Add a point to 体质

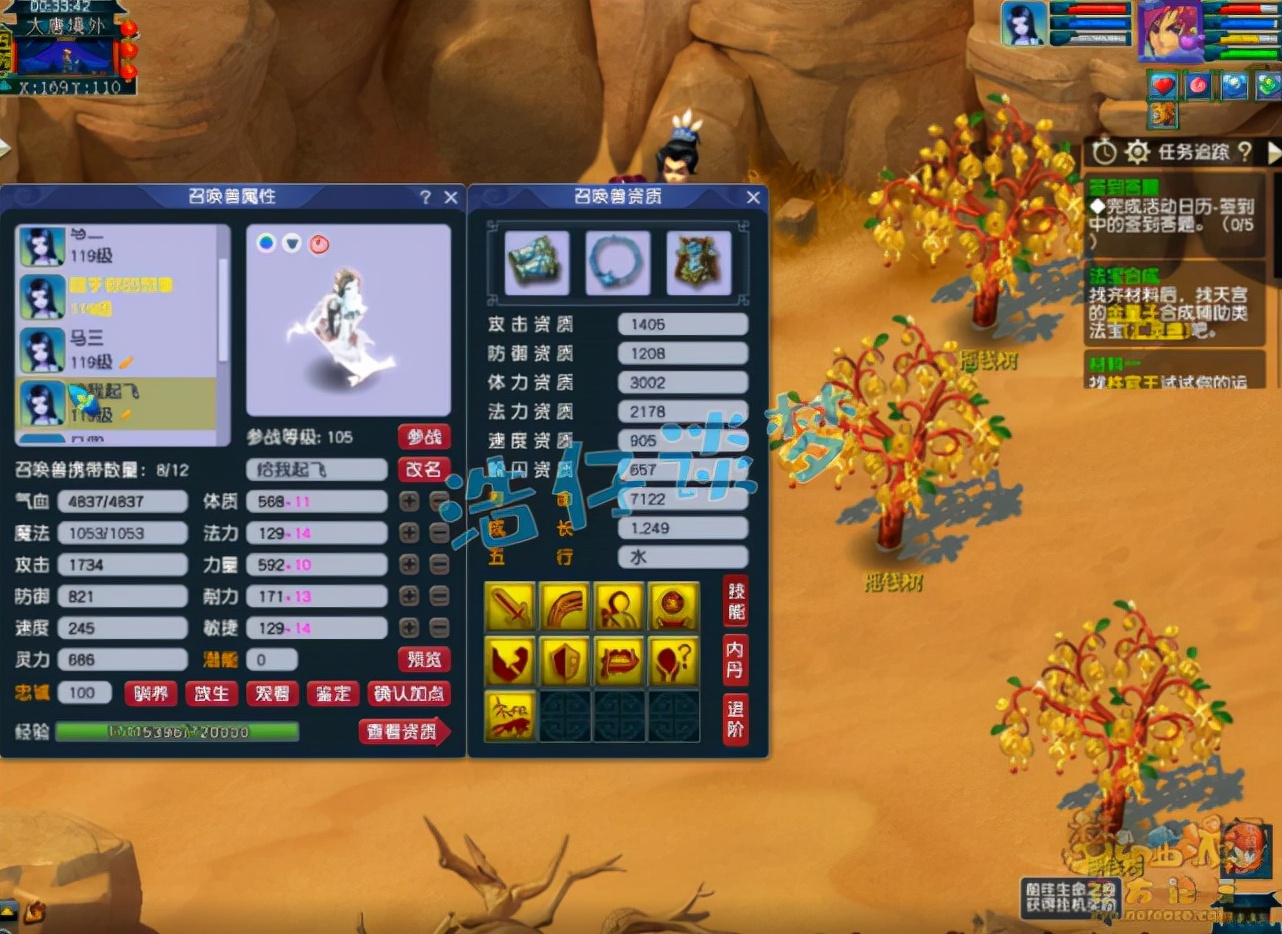409,501
